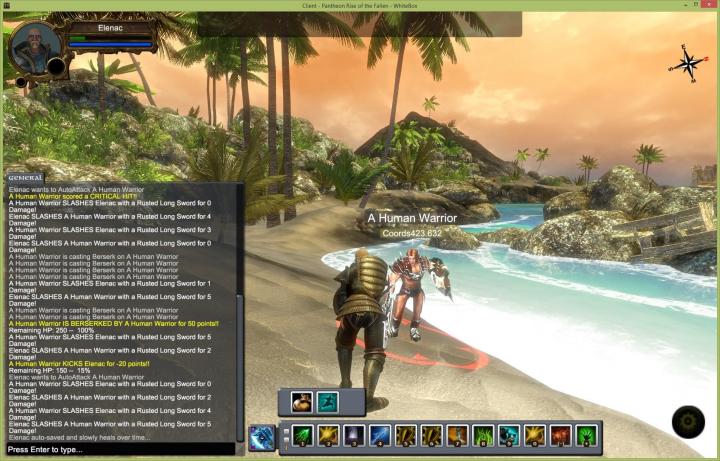The image size is (720, 461).
Task: Activate the teal running figure ability
Action: pos(327,401)
